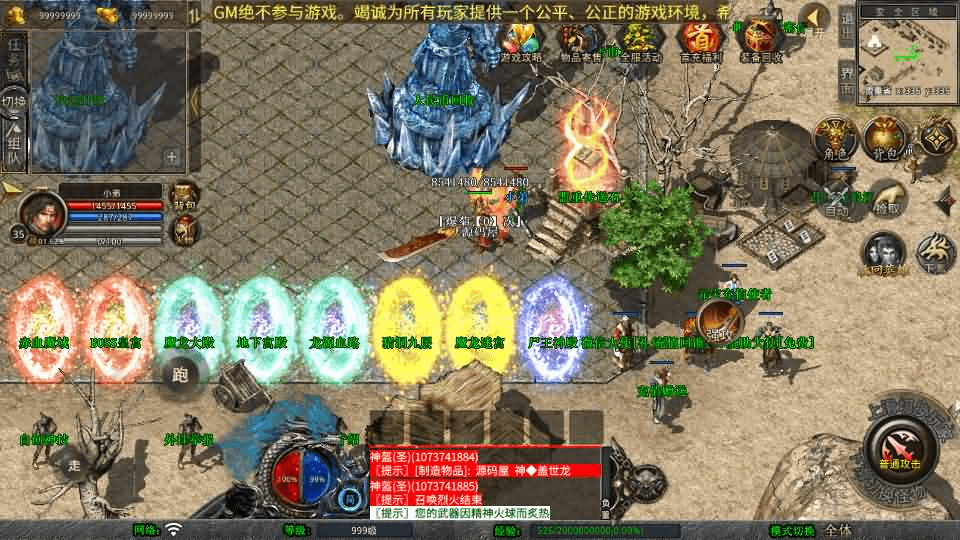Collapse the top icon row with the arrow
The height and width of the screenshot is (540, 960).
tap(815, 19)
